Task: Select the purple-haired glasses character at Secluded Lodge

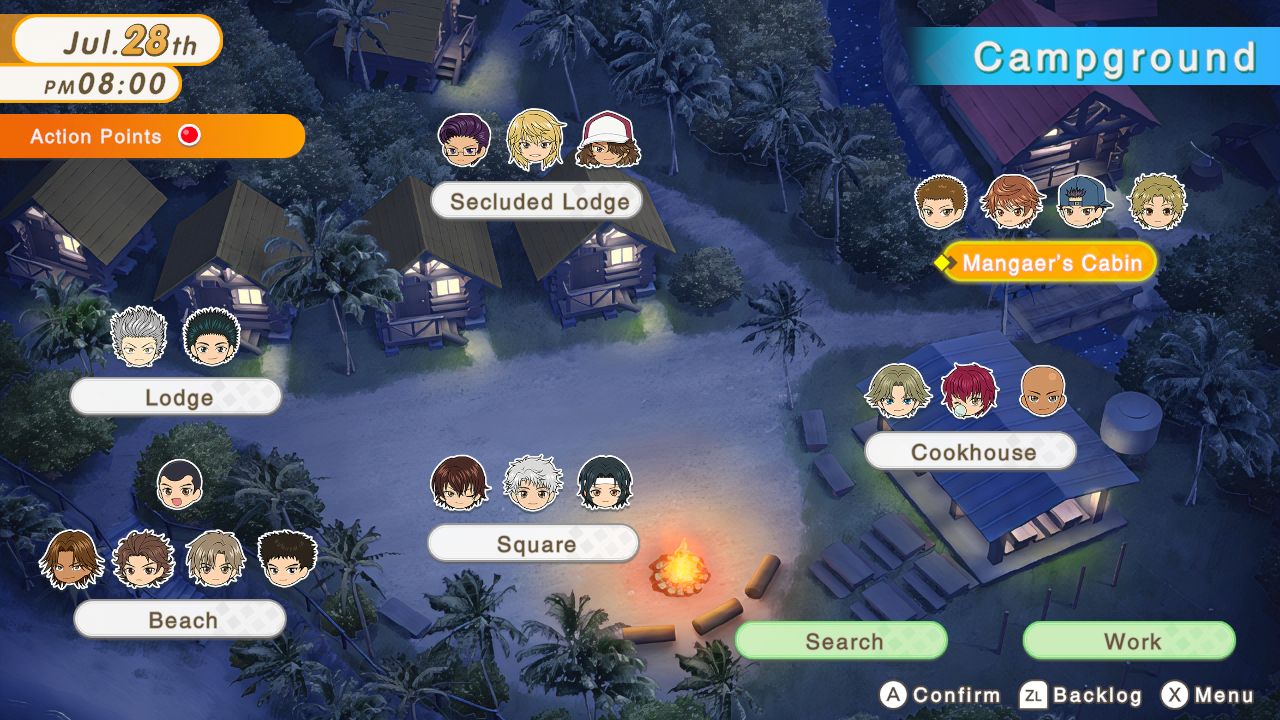Action: 466,138
